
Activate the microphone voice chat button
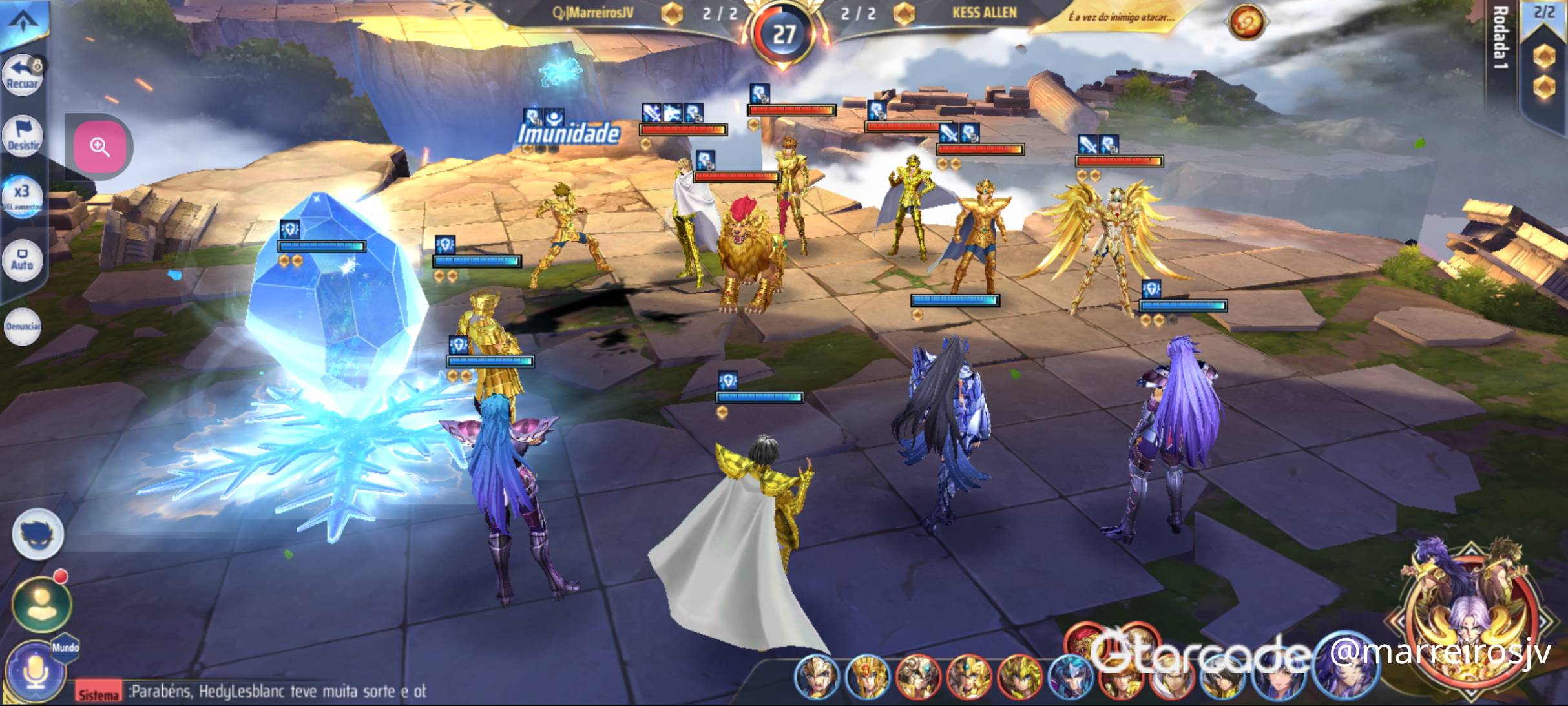(x=36, y=672)
